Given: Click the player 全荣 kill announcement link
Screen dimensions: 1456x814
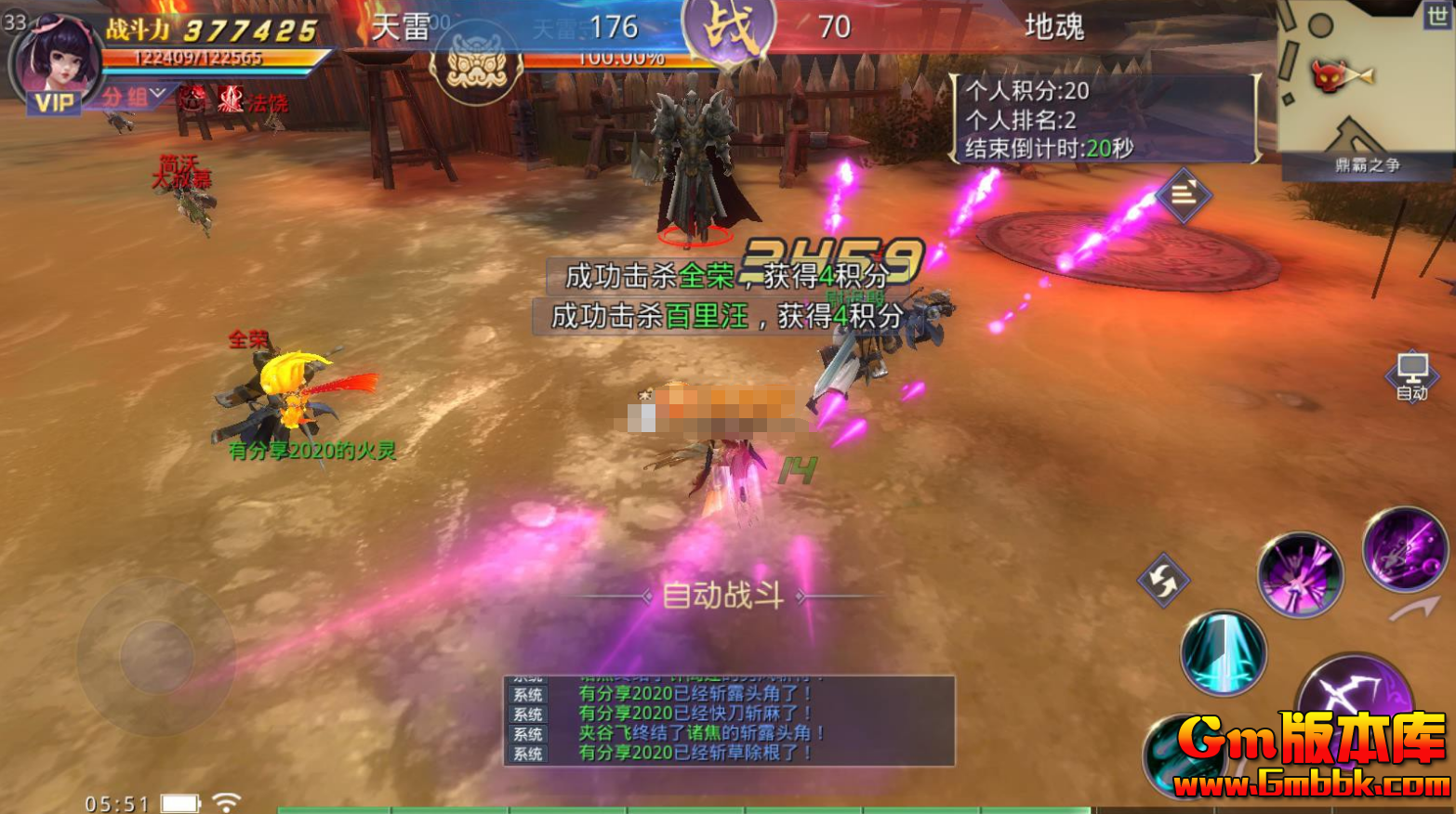Looking at the screenshot, I should coord(706,275).
